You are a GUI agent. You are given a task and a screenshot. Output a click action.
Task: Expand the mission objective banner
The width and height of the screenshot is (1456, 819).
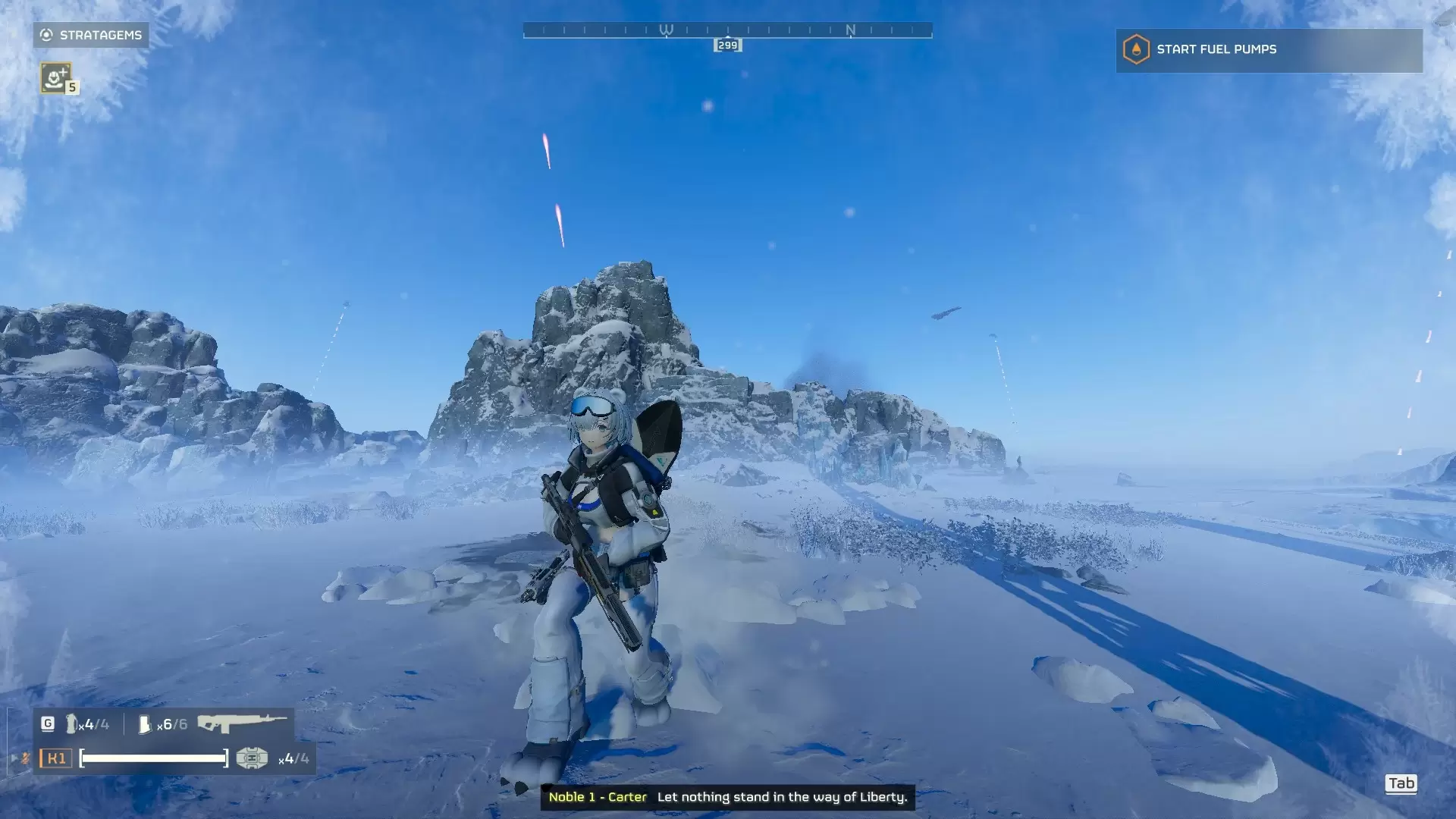[x=1266, y=50]
